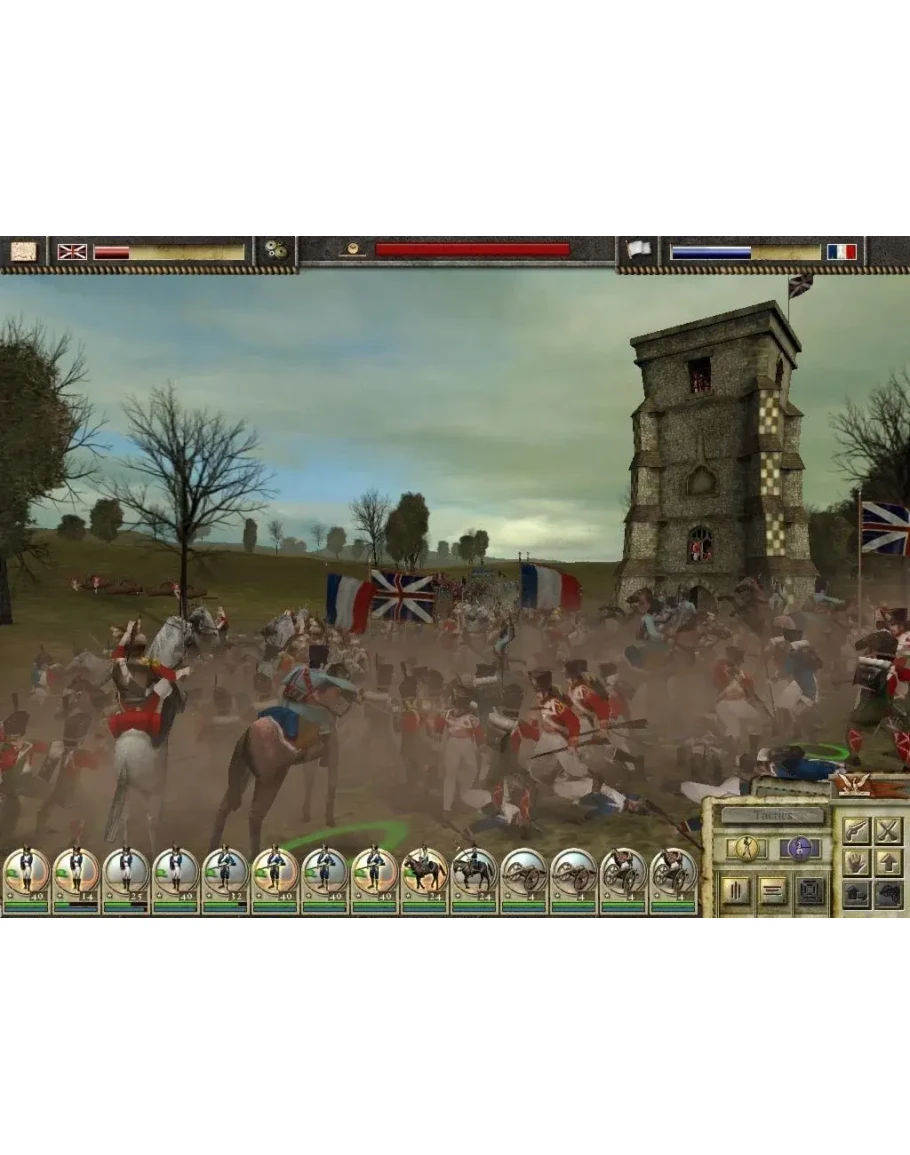Select the infantry unit card showing 14
This screenshot has height=1155, width=910.
click(76, 878)
